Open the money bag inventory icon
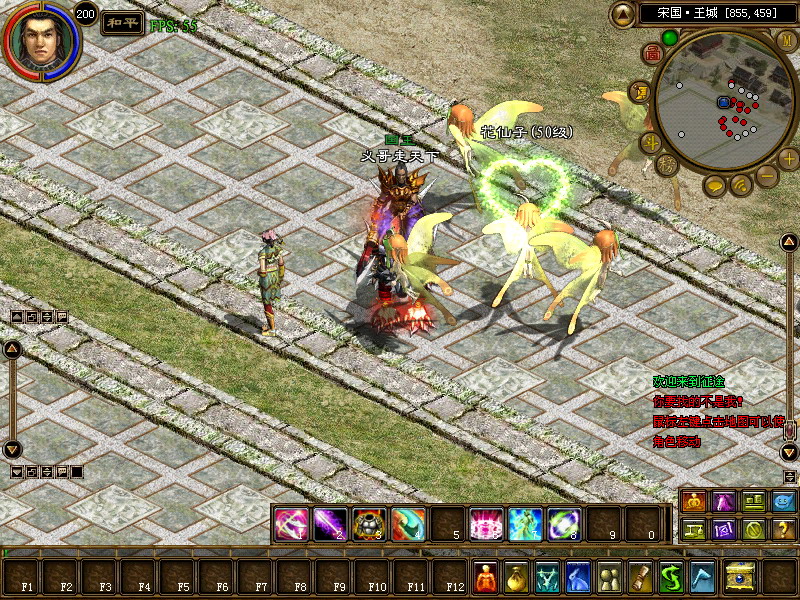The image size is (800, 600). [x=517, y=578]
